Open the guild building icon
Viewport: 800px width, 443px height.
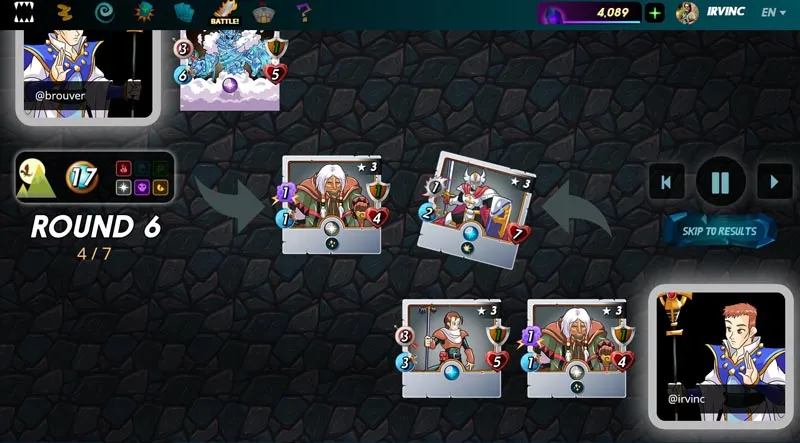click(264, 13)
